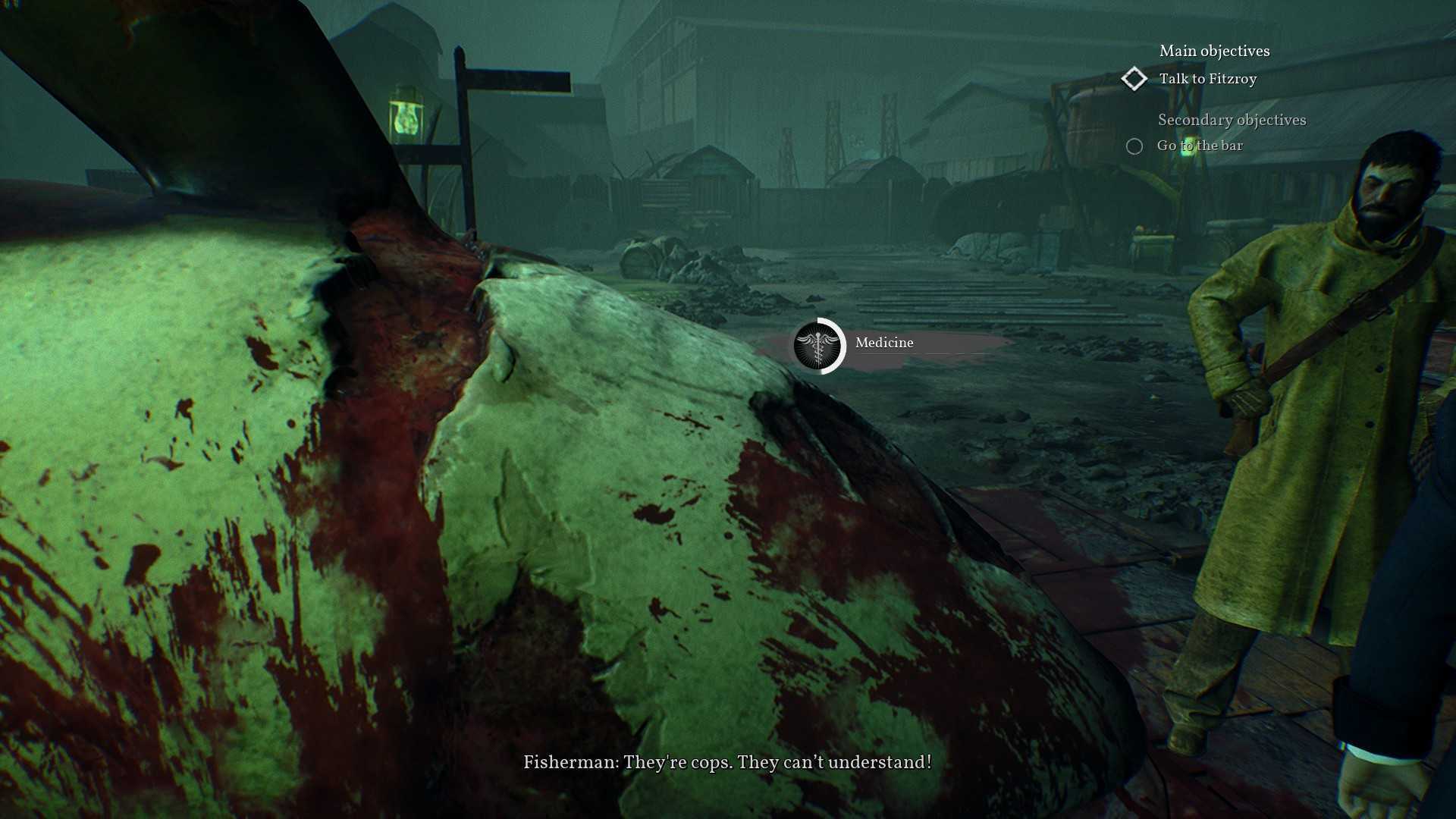Select the Go to the bar secondary objective
Viewport: 1456px width, 819px height.
pos(1199,146)
